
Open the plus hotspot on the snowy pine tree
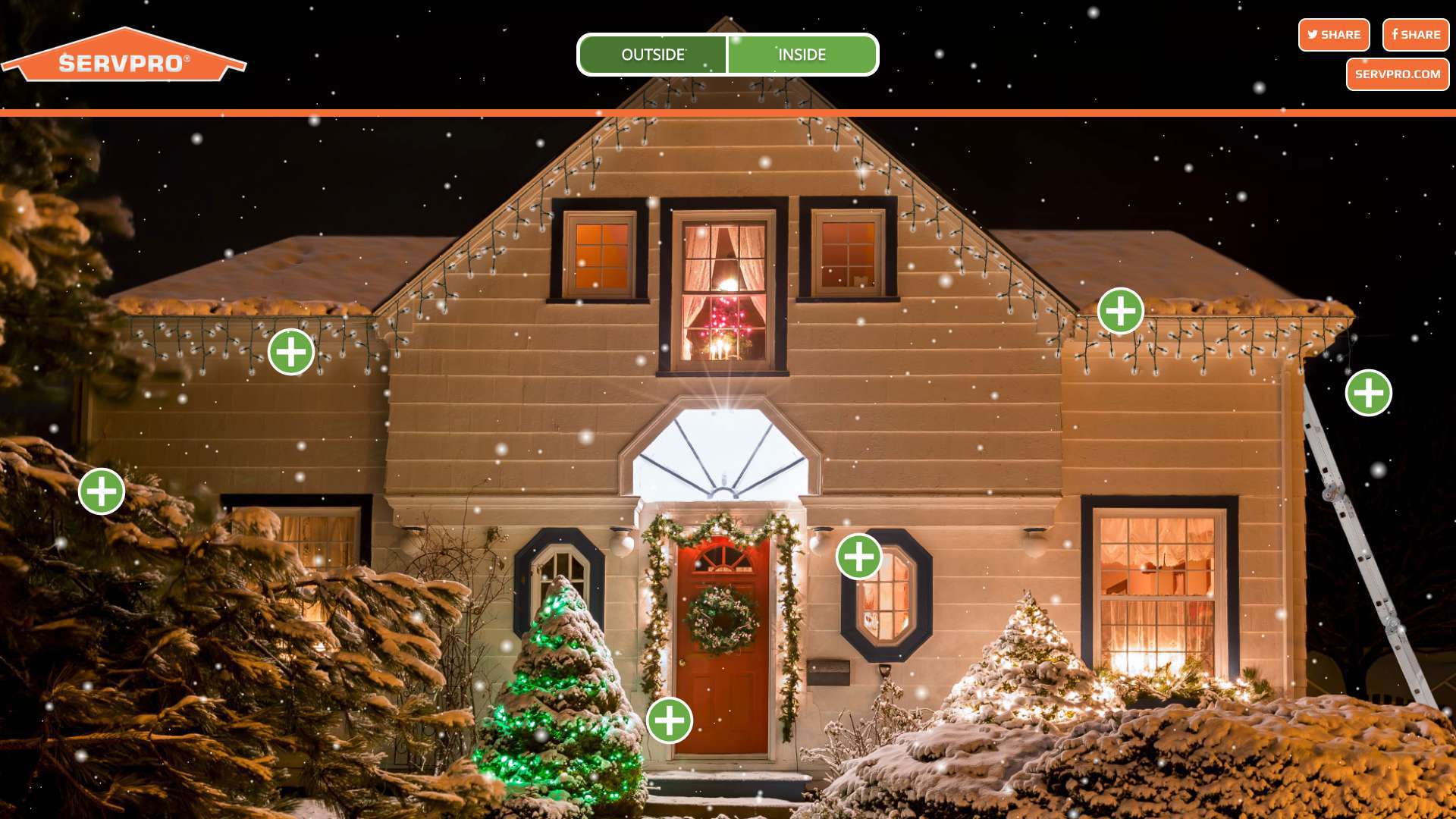tap(102, 491)
